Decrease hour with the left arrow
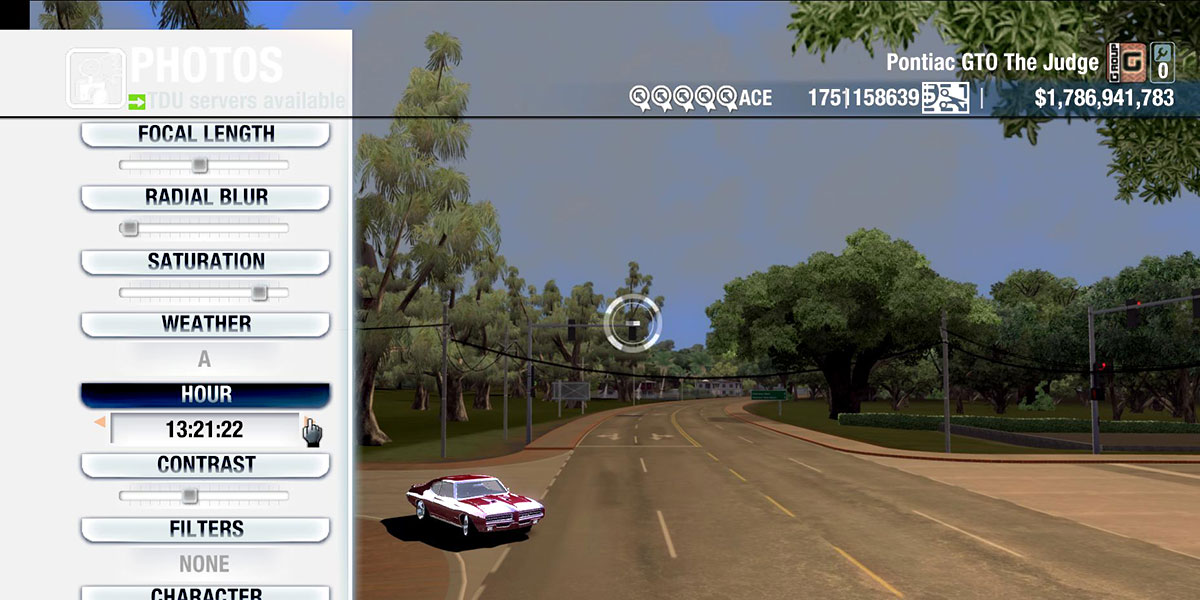The height and width of the screenshot is (600, 1200). click(x=99, y=424)
